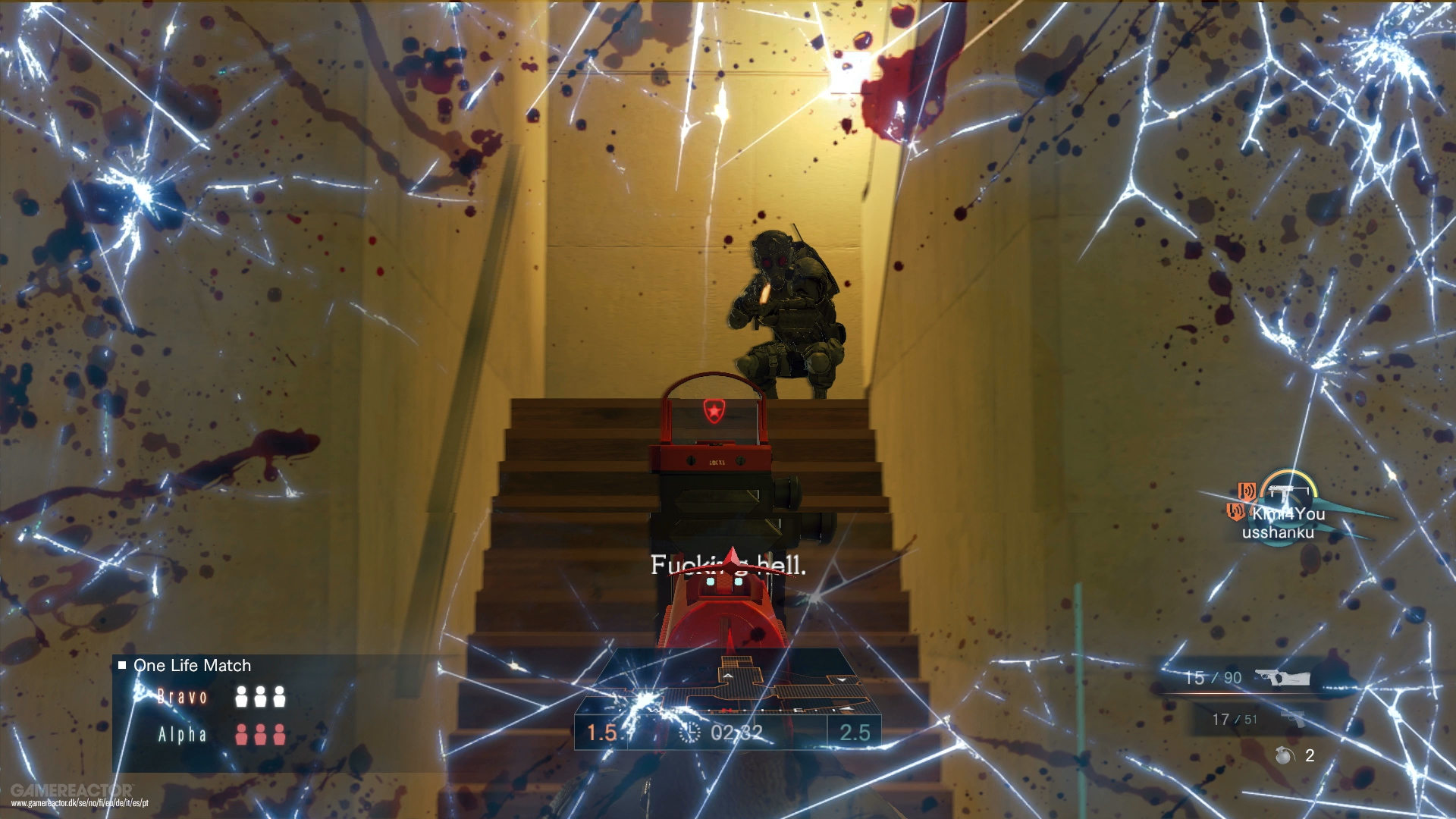
Task: Expand the minimap using its upward arrow
Action: (728, 676)
